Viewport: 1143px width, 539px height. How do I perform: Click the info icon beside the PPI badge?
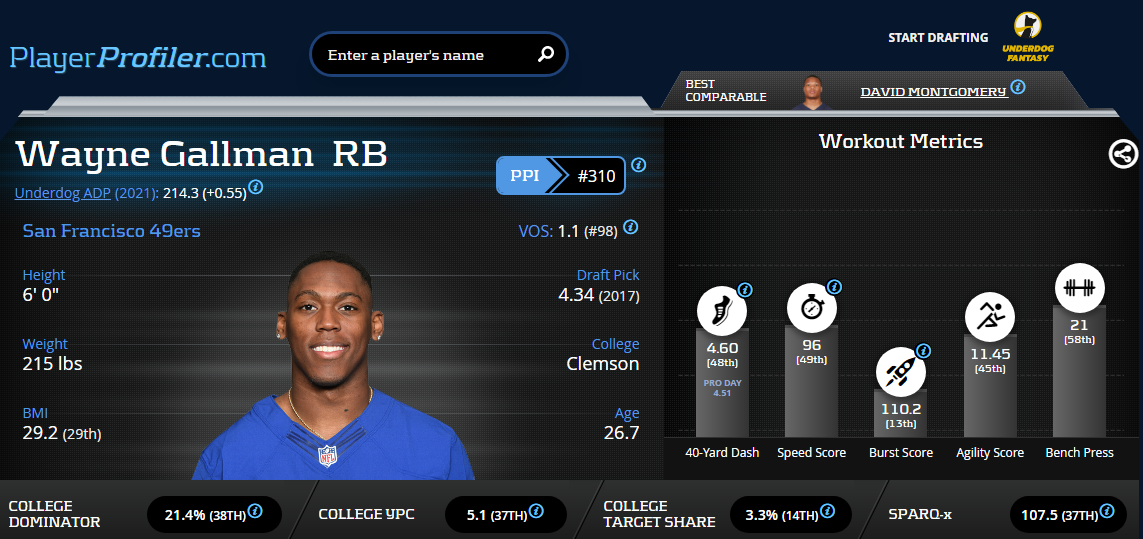pos(639,165)
